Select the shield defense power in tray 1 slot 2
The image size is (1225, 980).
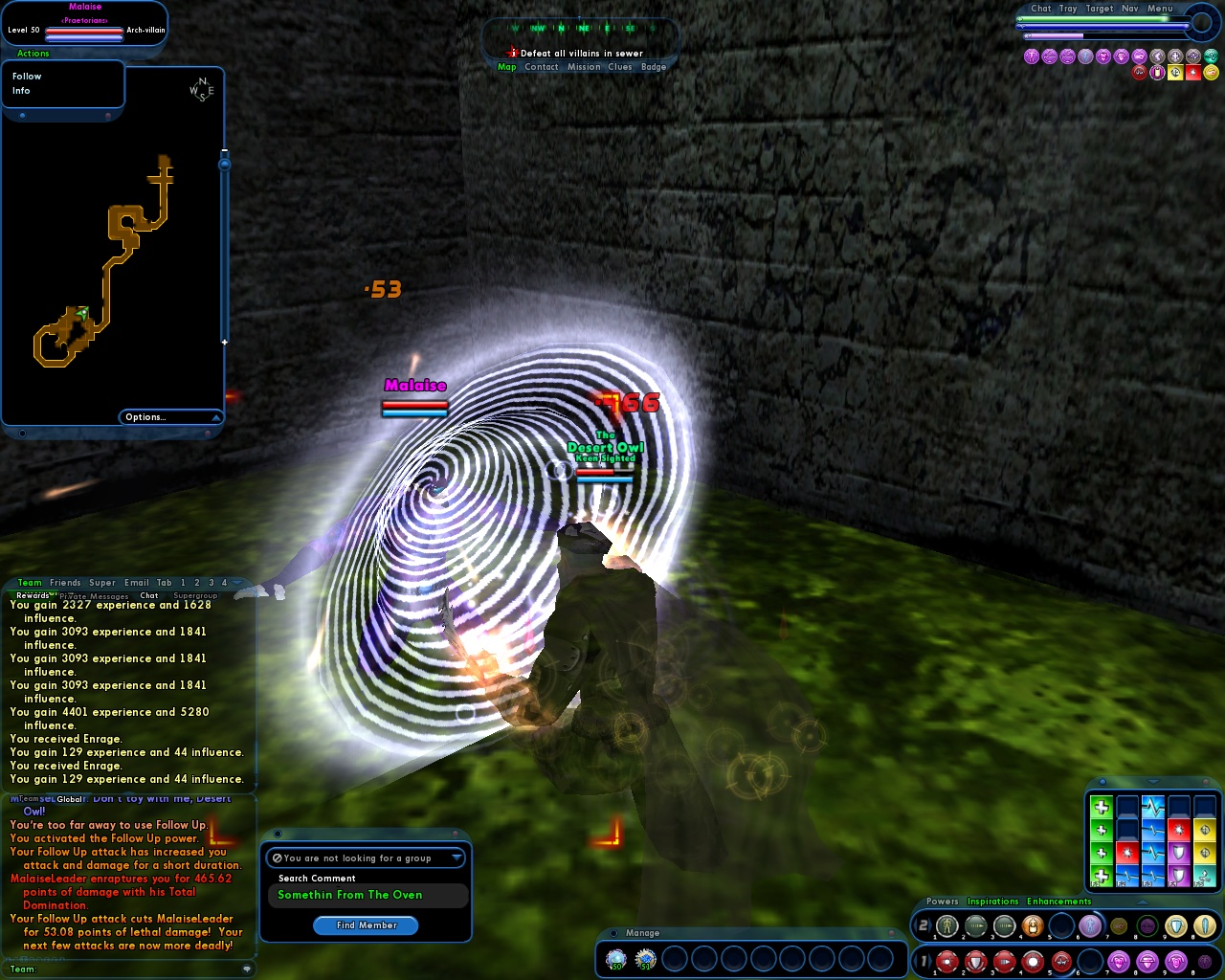pyautogui.click(x=973, y=962)
